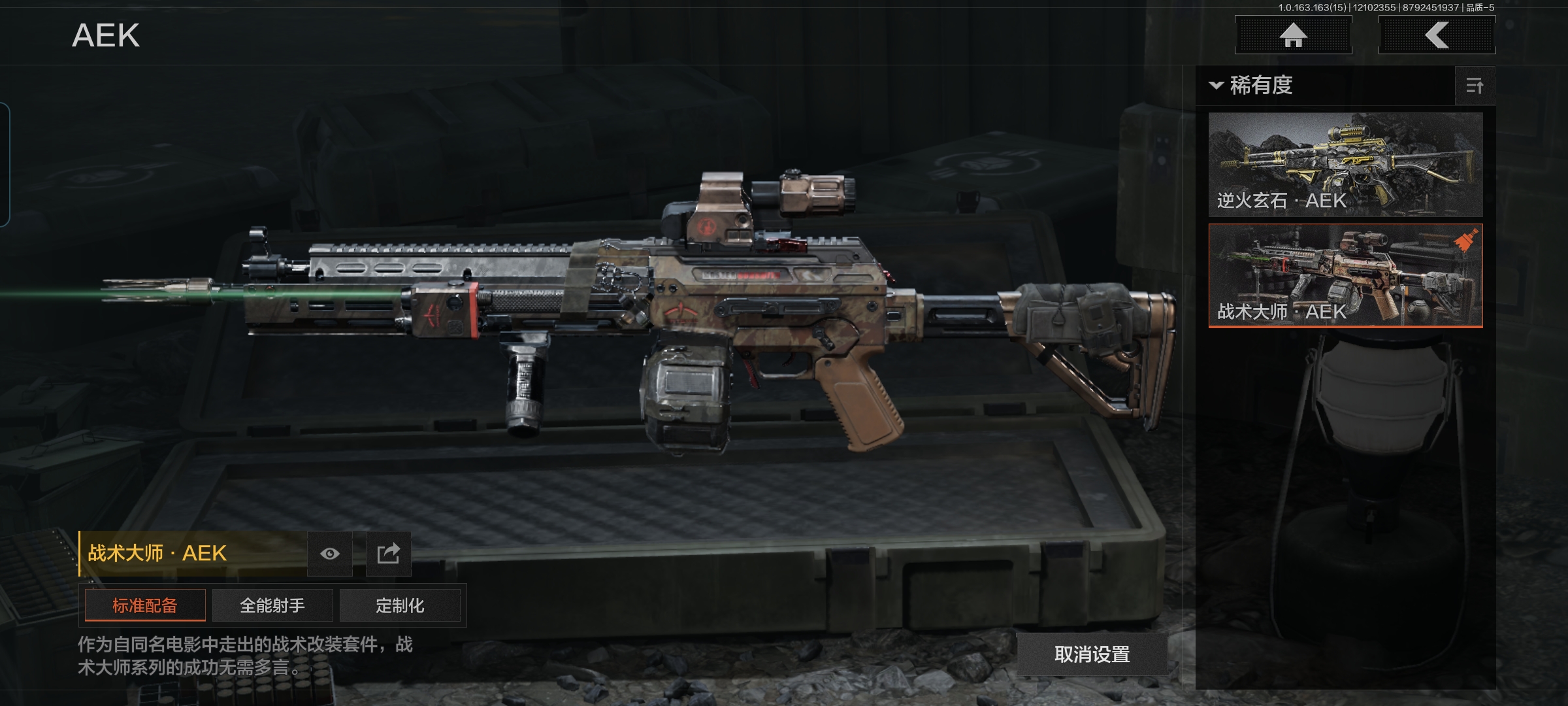Share the weapon skin
This screenshot has height=706, width=1568.
pyautogui.click(x=388, y=554)
